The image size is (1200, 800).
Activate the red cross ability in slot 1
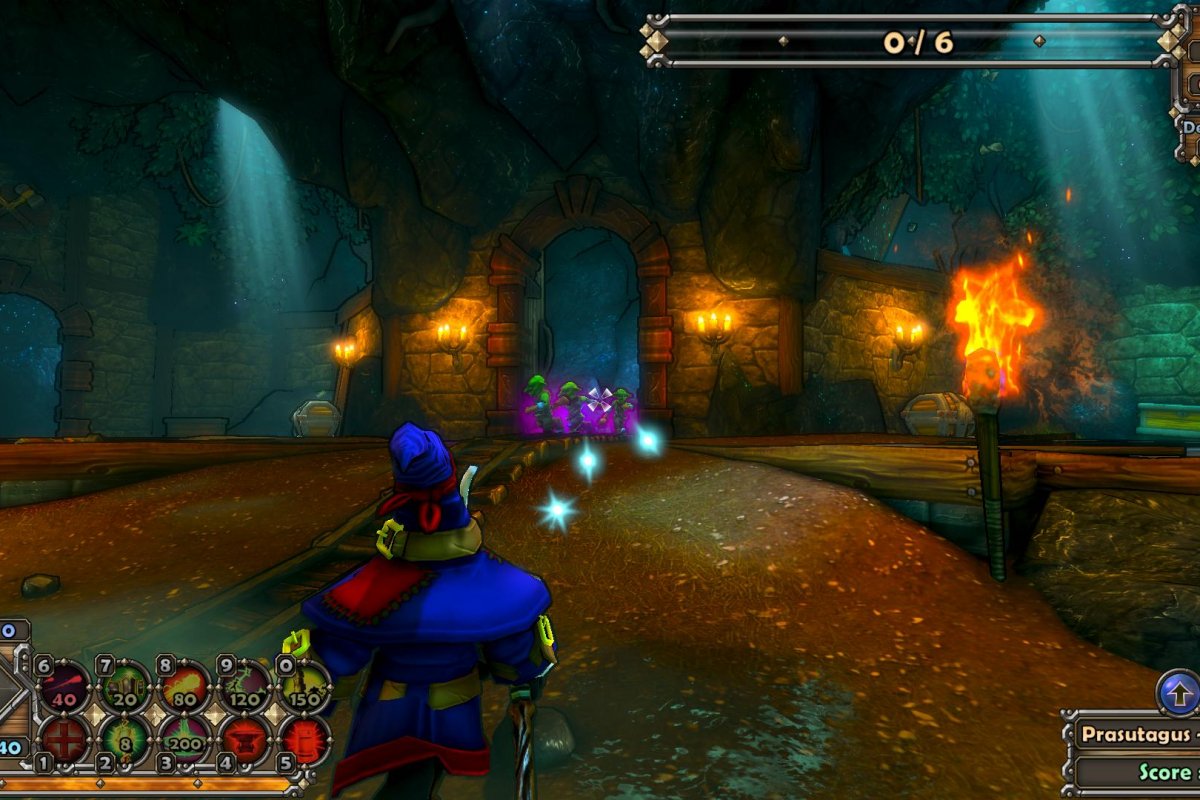(x=64, y=741)
